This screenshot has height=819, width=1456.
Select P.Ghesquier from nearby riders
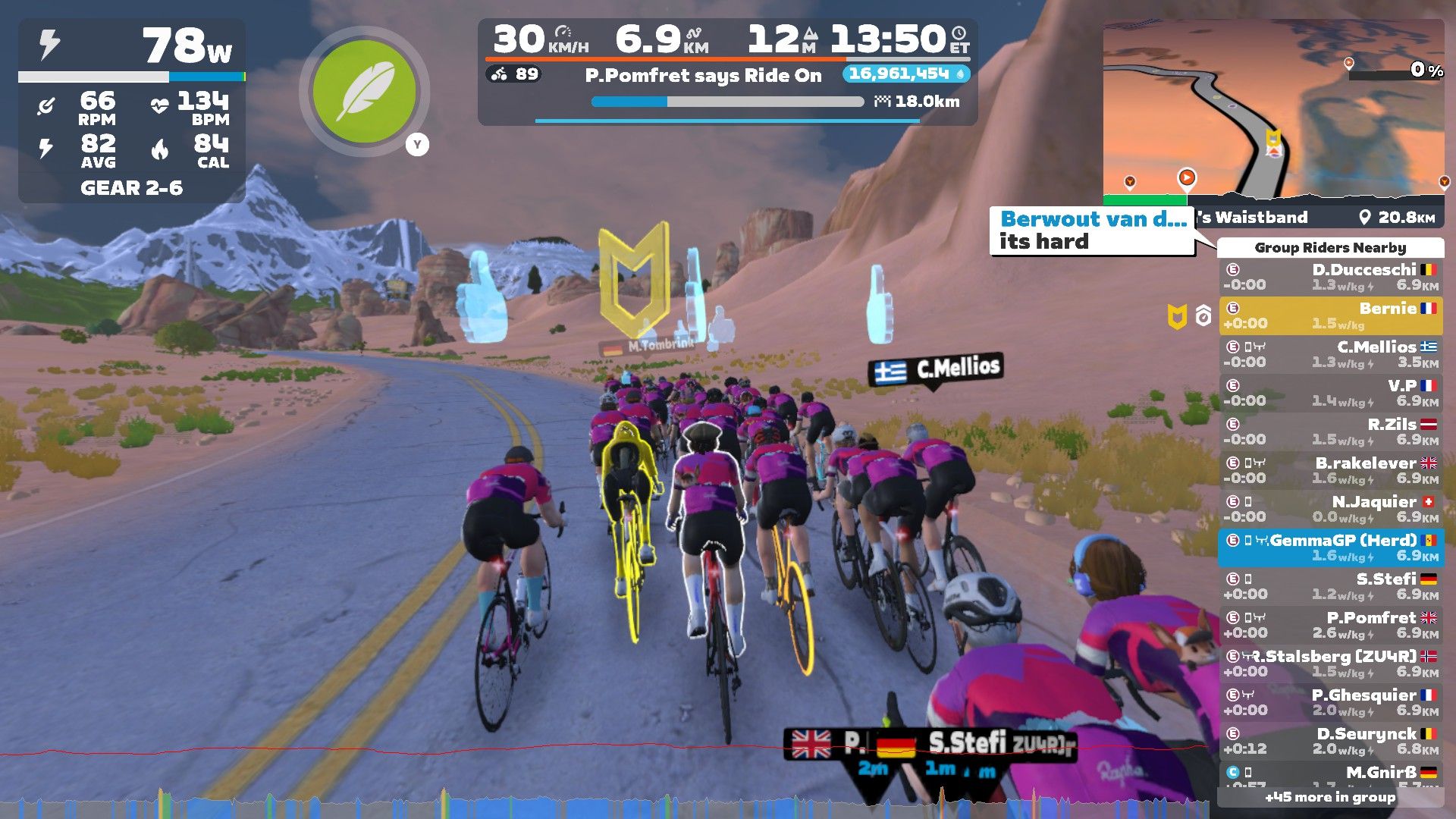pos(1331,702)
